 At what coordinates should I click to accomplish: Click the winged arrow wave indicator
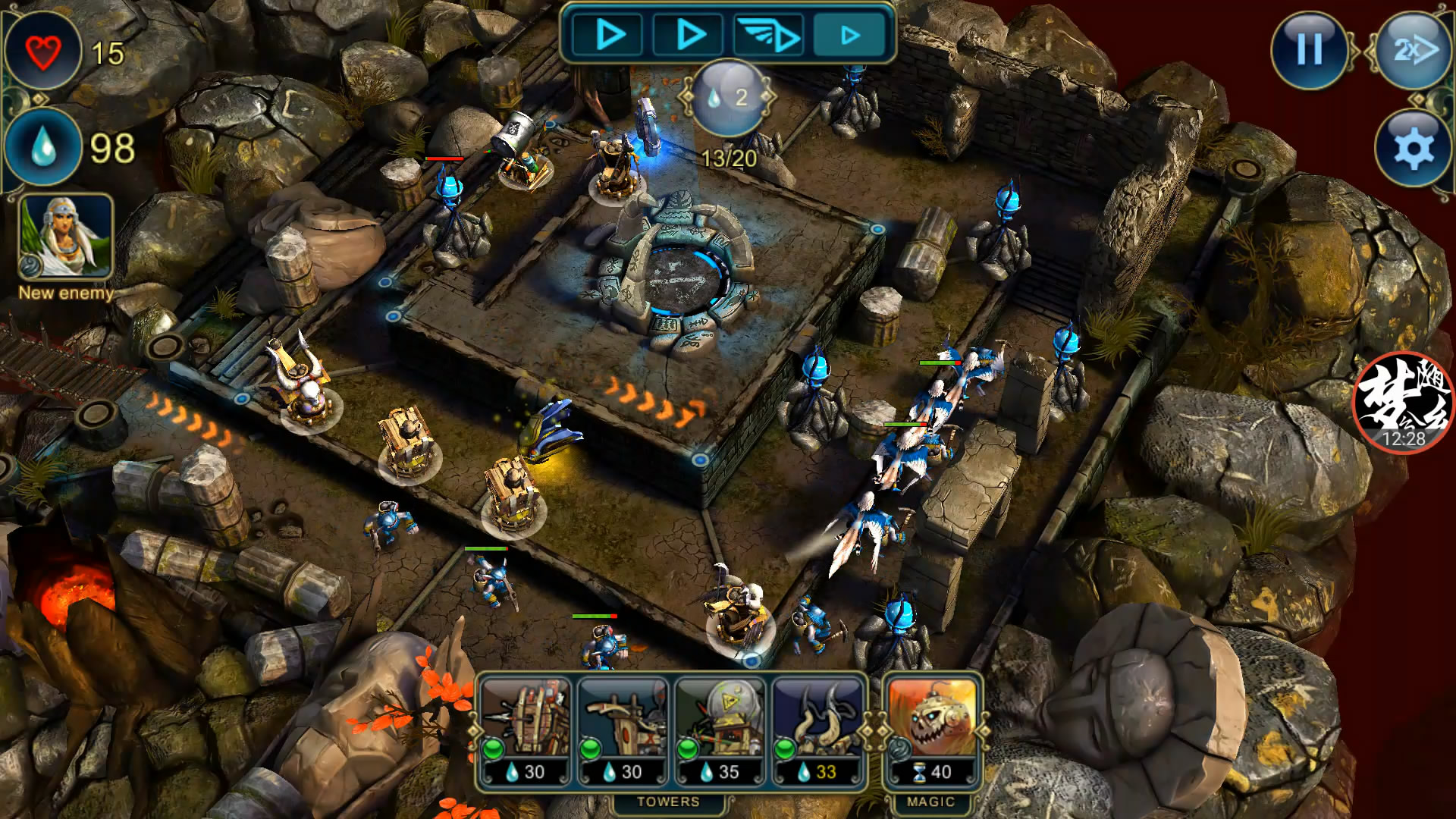770,35
